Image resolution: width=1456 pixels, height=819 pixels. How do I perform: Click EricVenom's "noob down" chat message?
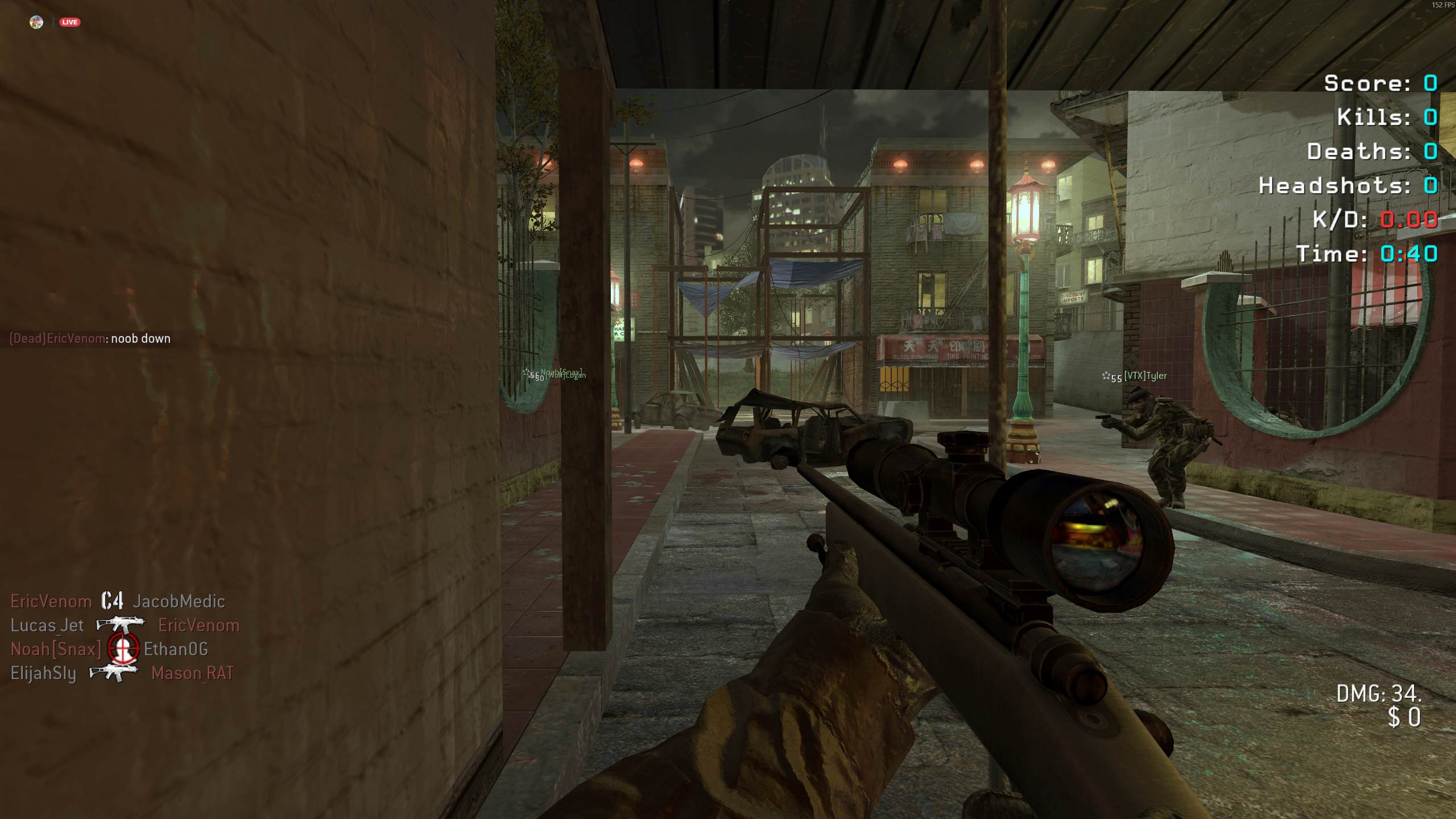90,338
